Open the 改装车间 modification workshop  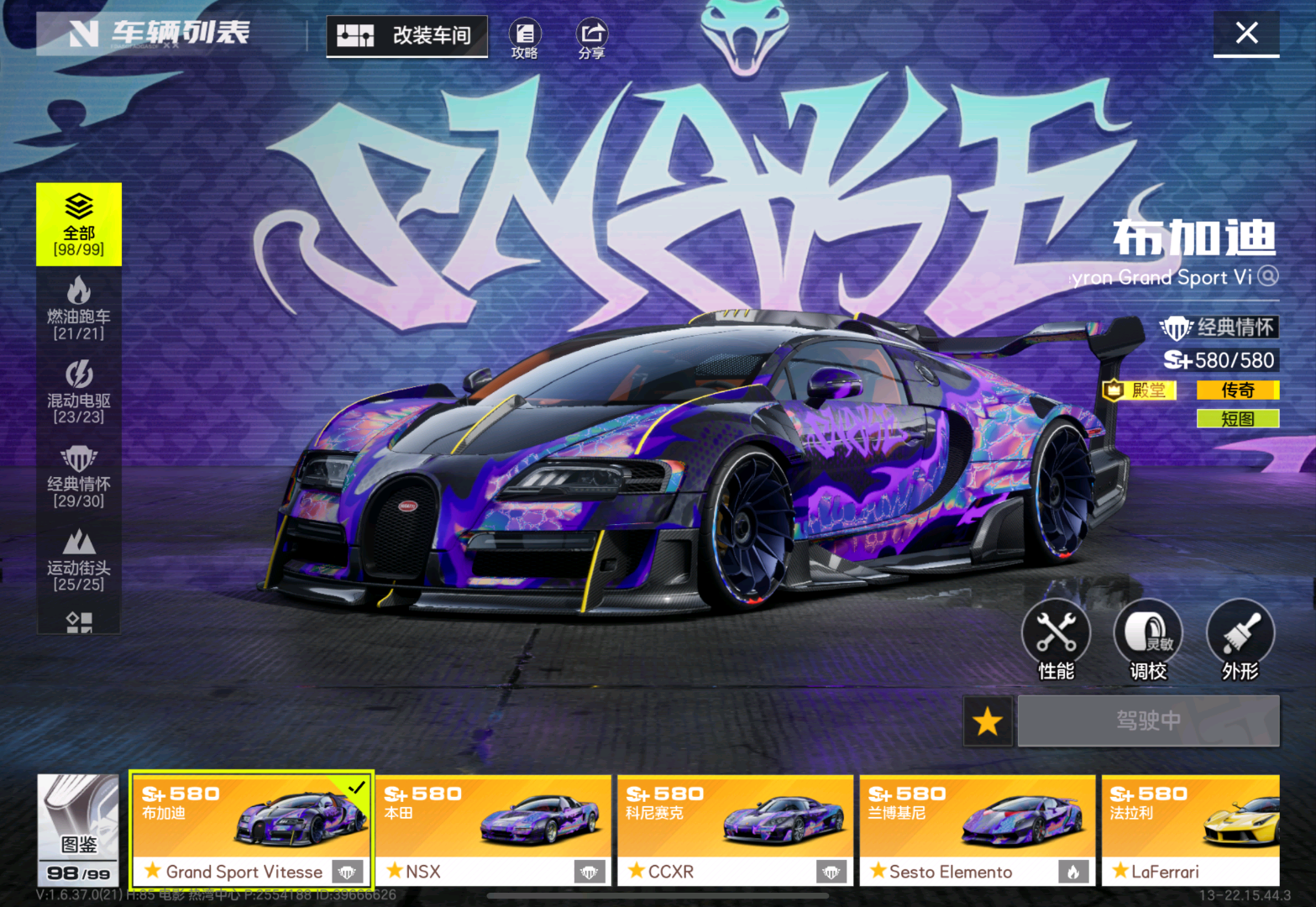point(407,35)
